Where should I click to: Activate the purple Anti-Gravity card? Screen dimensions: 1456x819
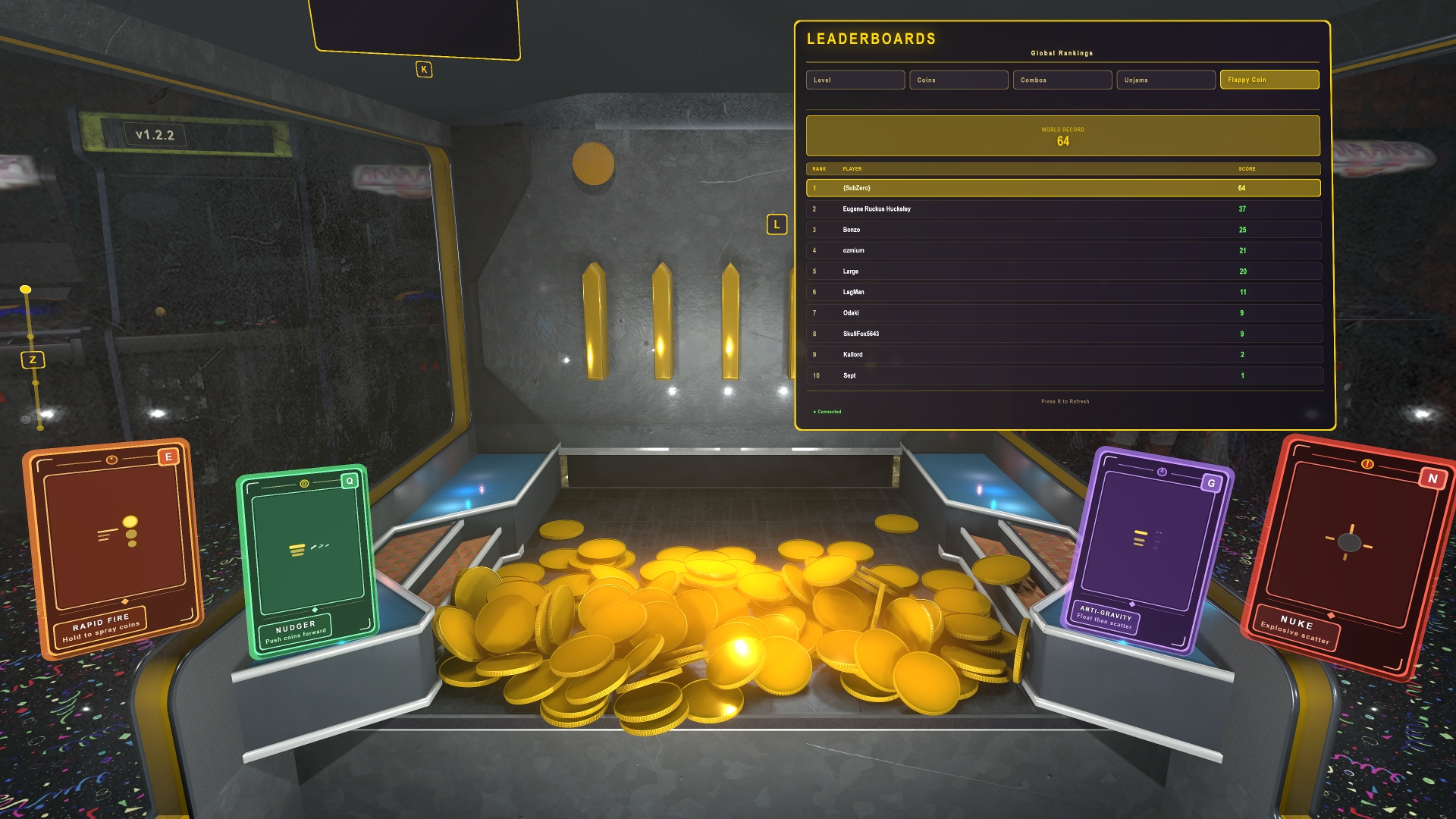(x=1147, y=550)
